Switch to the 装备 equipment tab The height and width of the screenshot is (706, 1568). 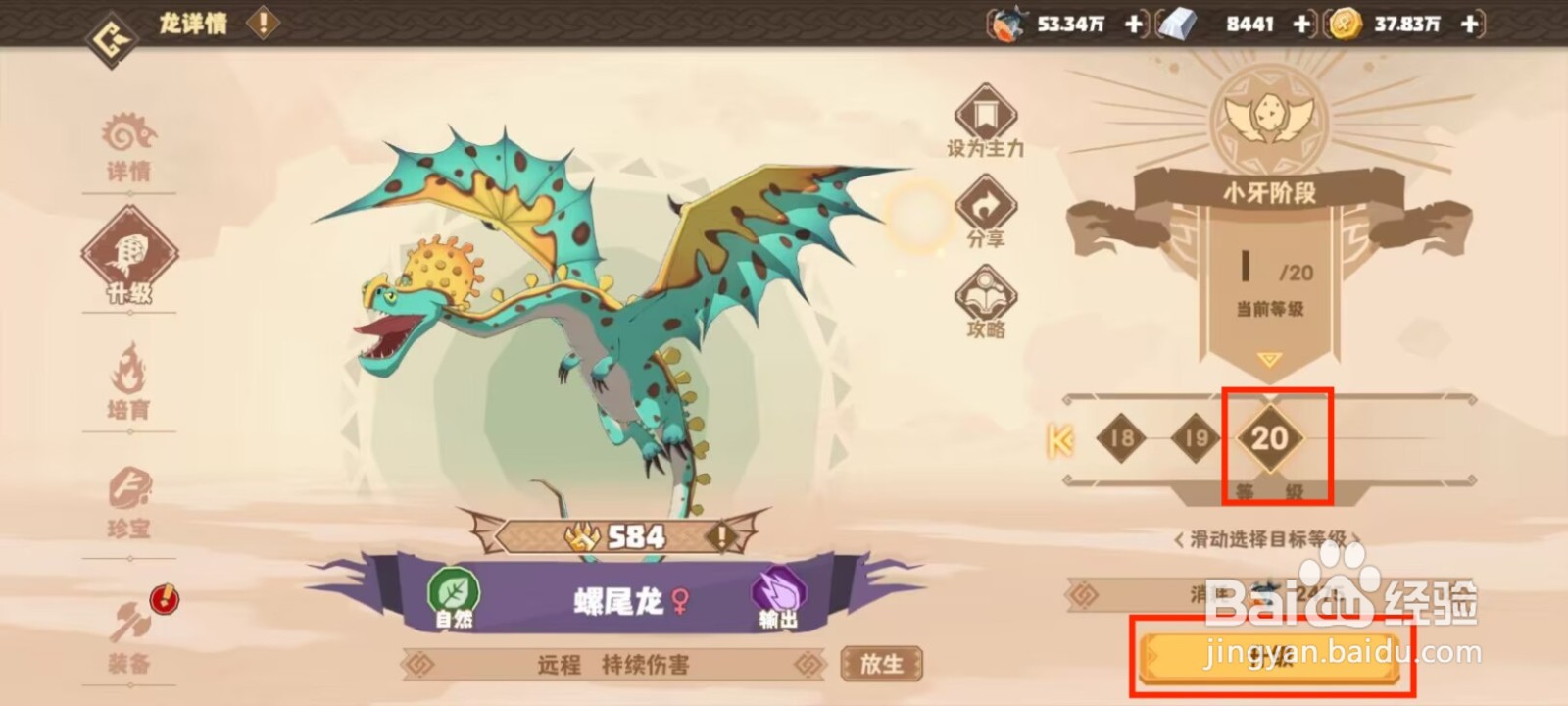pos(129,637)
